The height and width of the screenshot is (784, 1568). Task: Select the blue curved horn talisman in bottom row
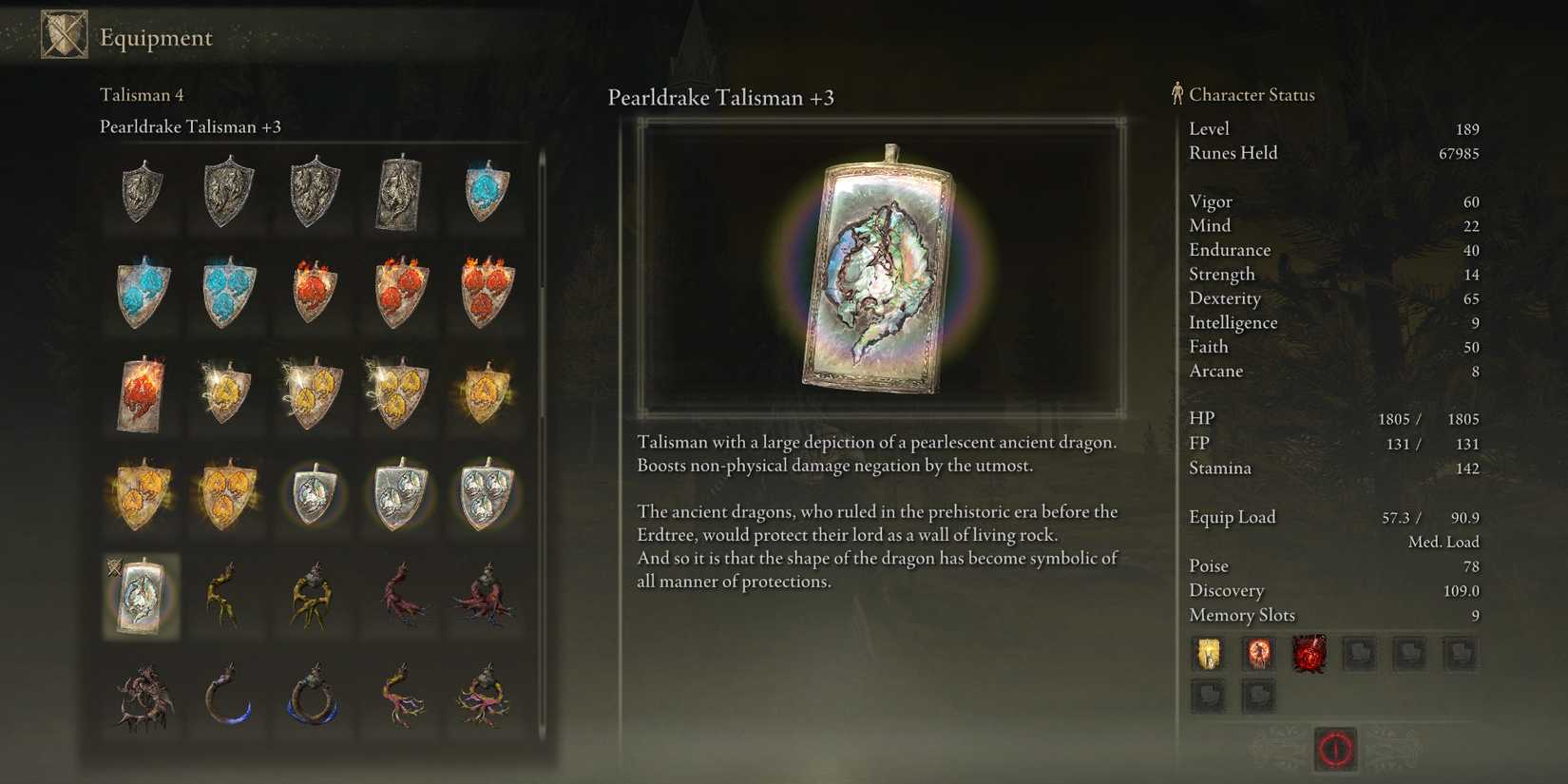click(x=226, y=698)
